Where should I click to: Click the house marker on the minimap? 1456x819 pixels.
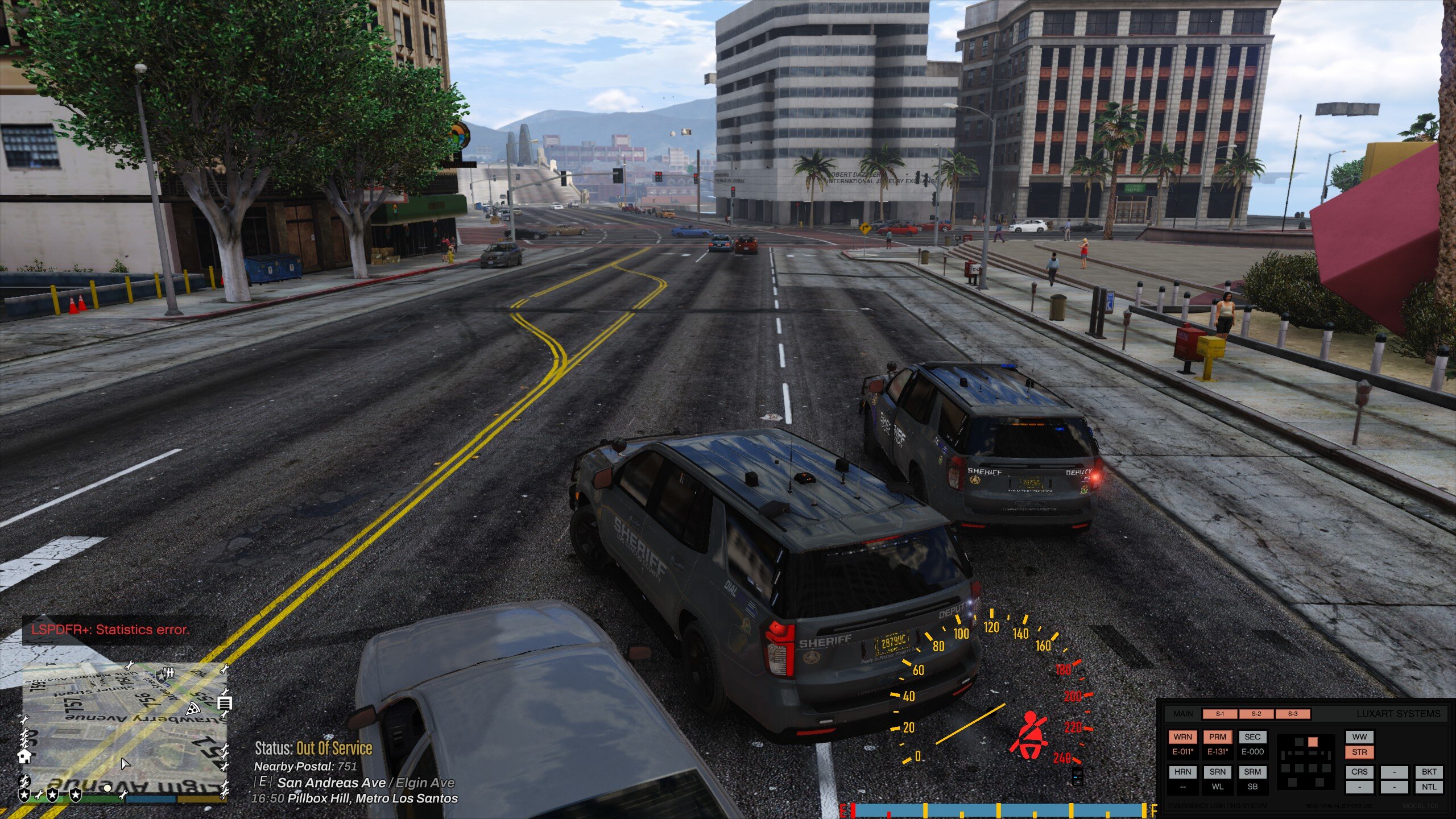pos(24,756)
